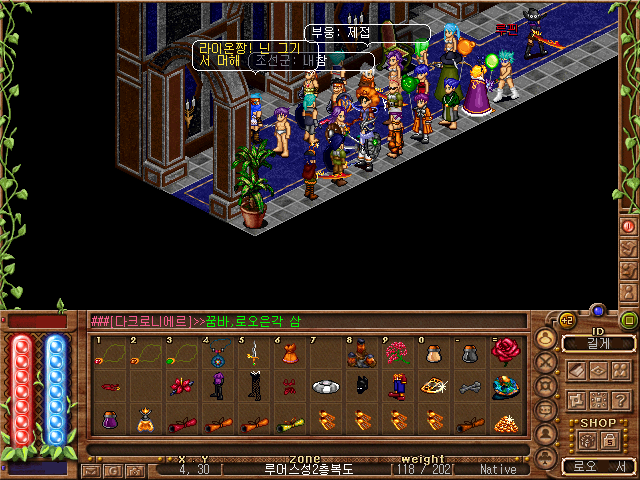Click the green square button
Image resolution: width=640 pixels, height=480 pixels.
(629, 321)
